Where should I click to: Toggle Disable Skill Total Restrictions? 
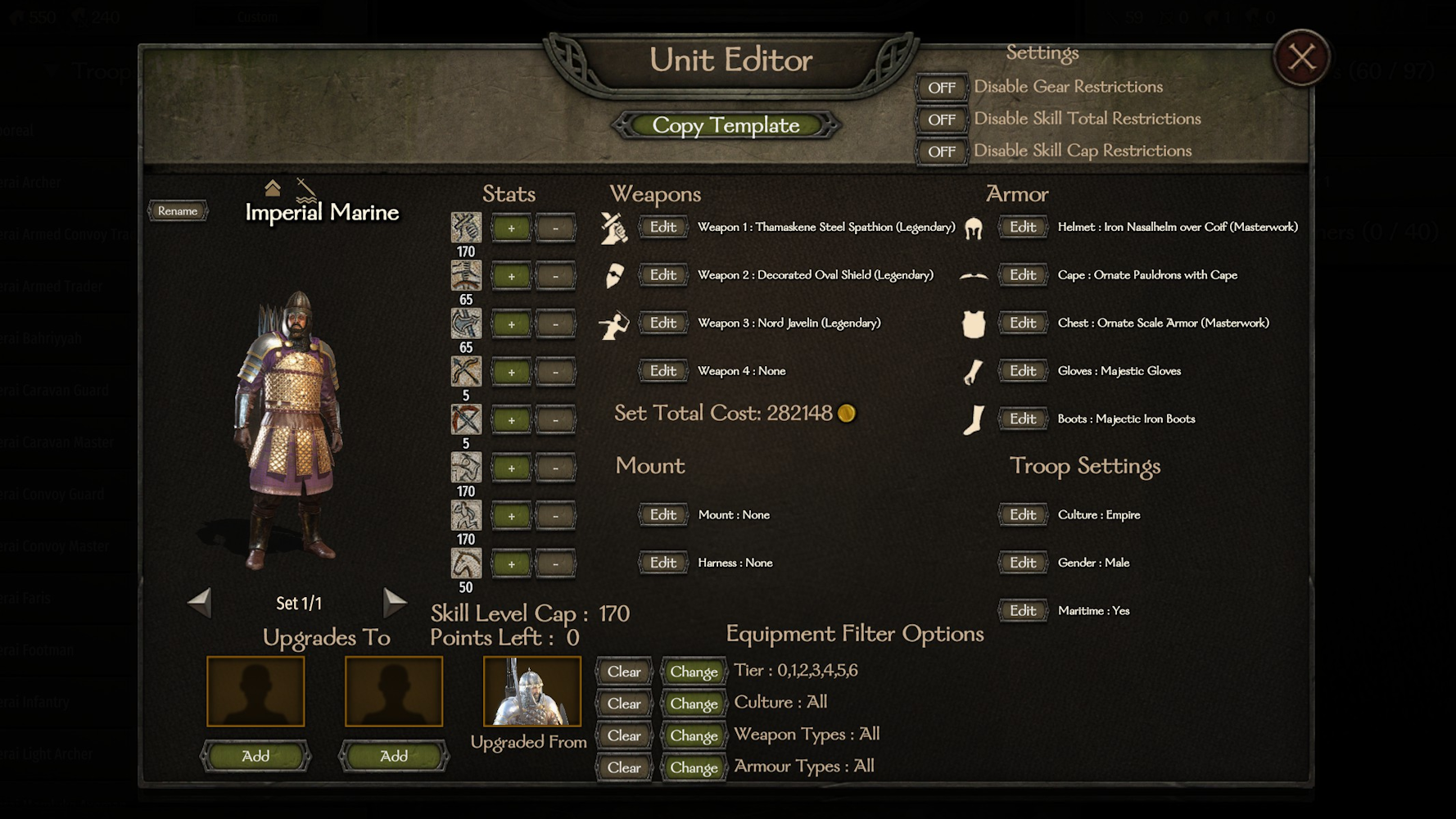click(x=941, y=120)
